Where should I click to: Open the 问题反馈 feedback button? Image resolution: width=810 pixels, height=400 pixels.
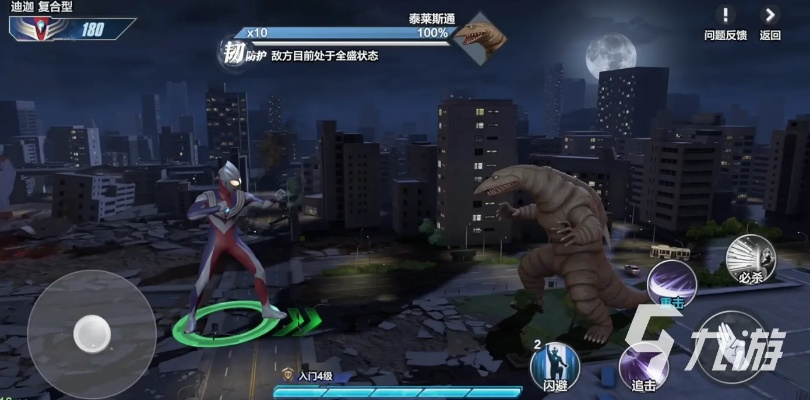725,22
